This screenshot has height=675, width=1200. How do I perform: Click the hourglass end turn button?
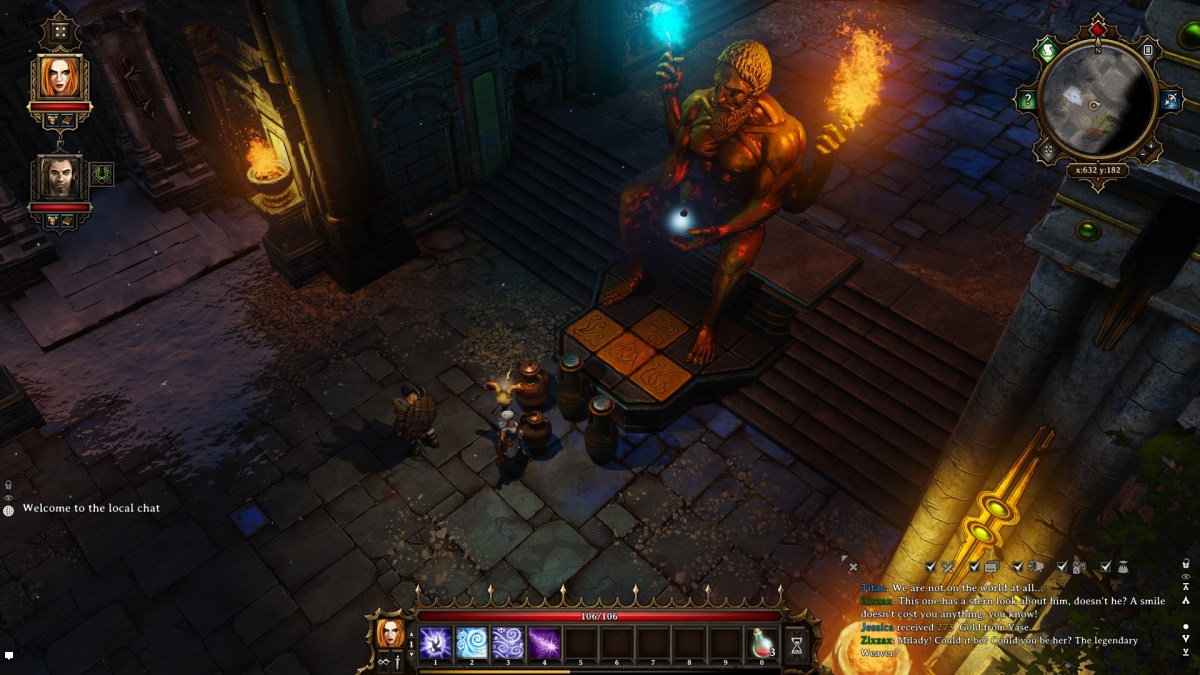tap(797, 645)
